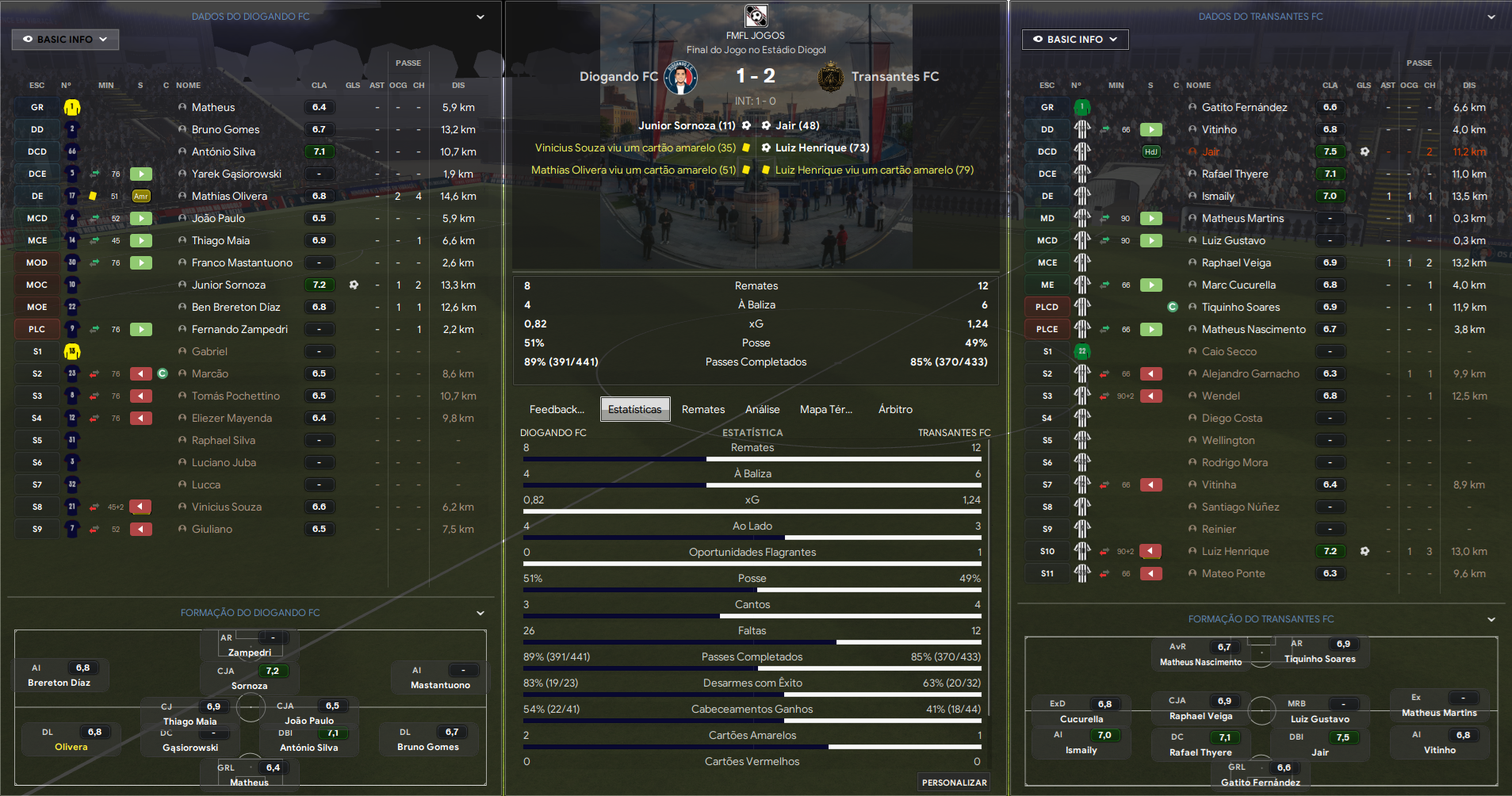Open the Análise tab

click(x=762, y=409)
